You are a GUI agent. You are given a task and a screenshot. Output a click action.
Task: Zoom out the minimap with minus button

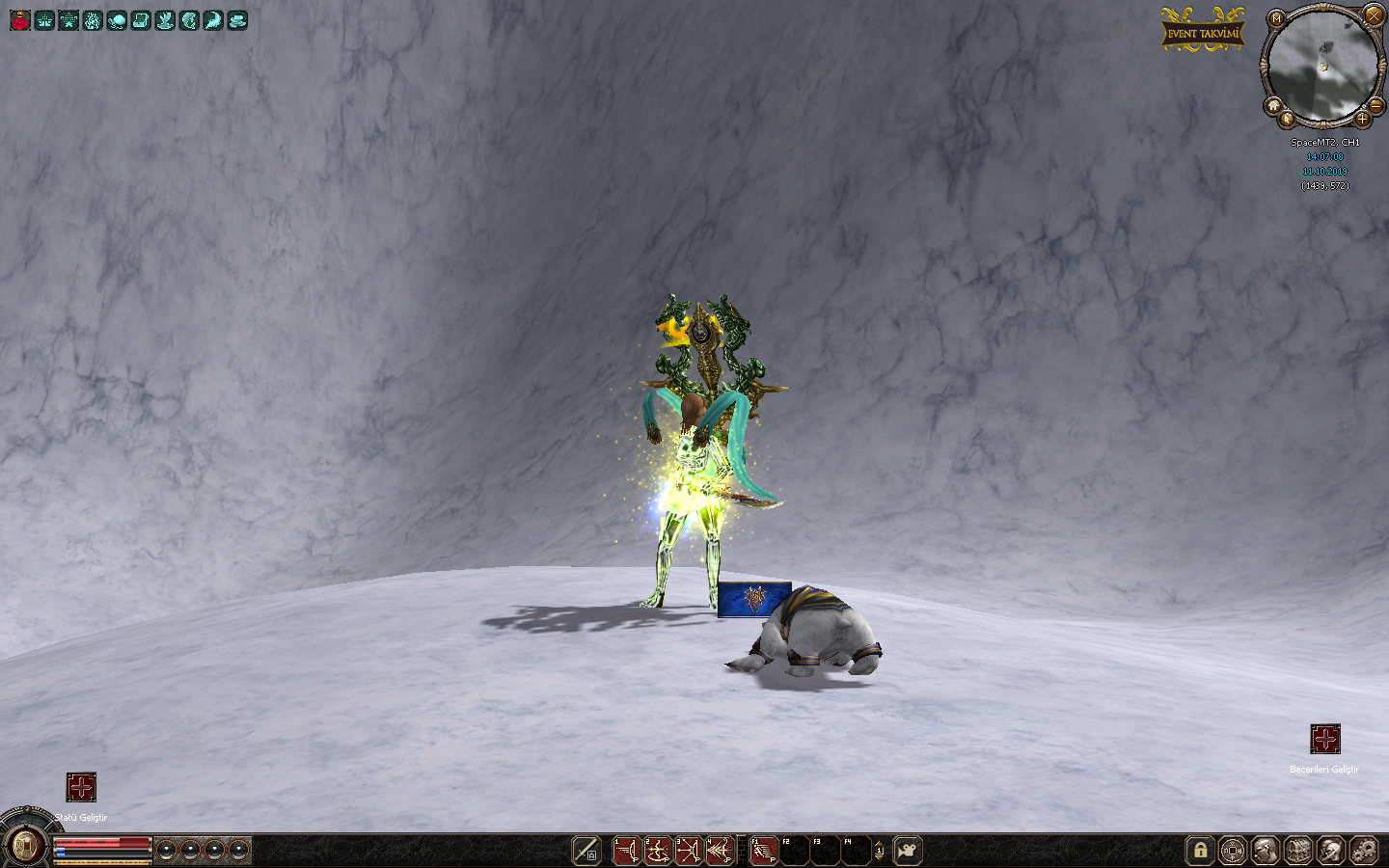(1376, 104)
